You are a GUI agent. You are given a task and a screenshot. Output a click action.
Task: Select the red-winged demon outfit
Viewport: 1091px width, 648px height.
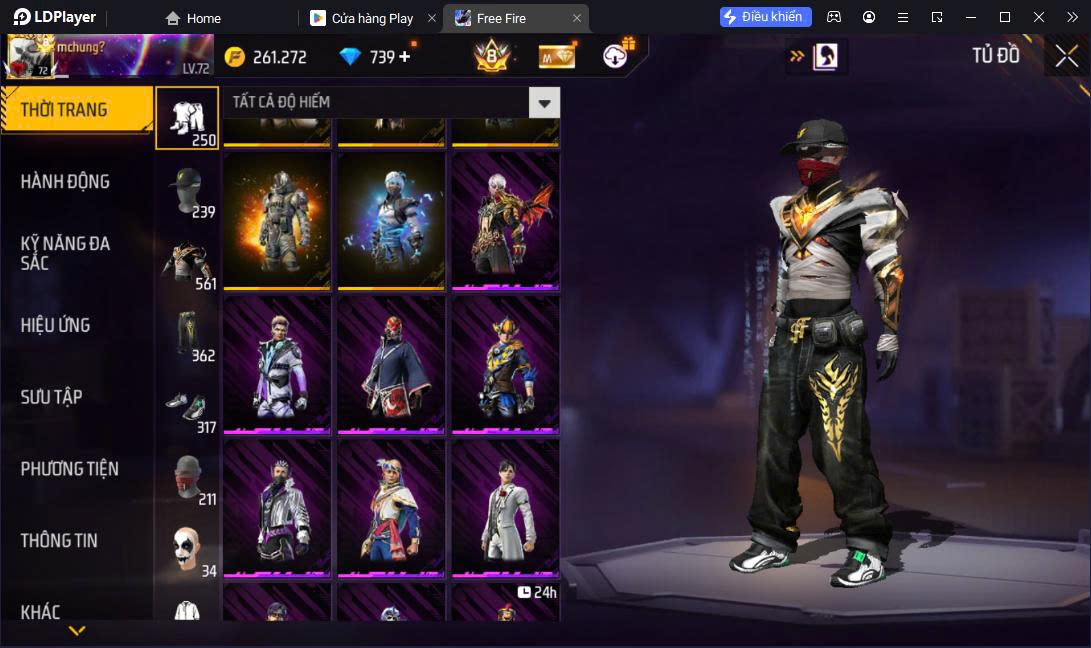pos(505,220)
